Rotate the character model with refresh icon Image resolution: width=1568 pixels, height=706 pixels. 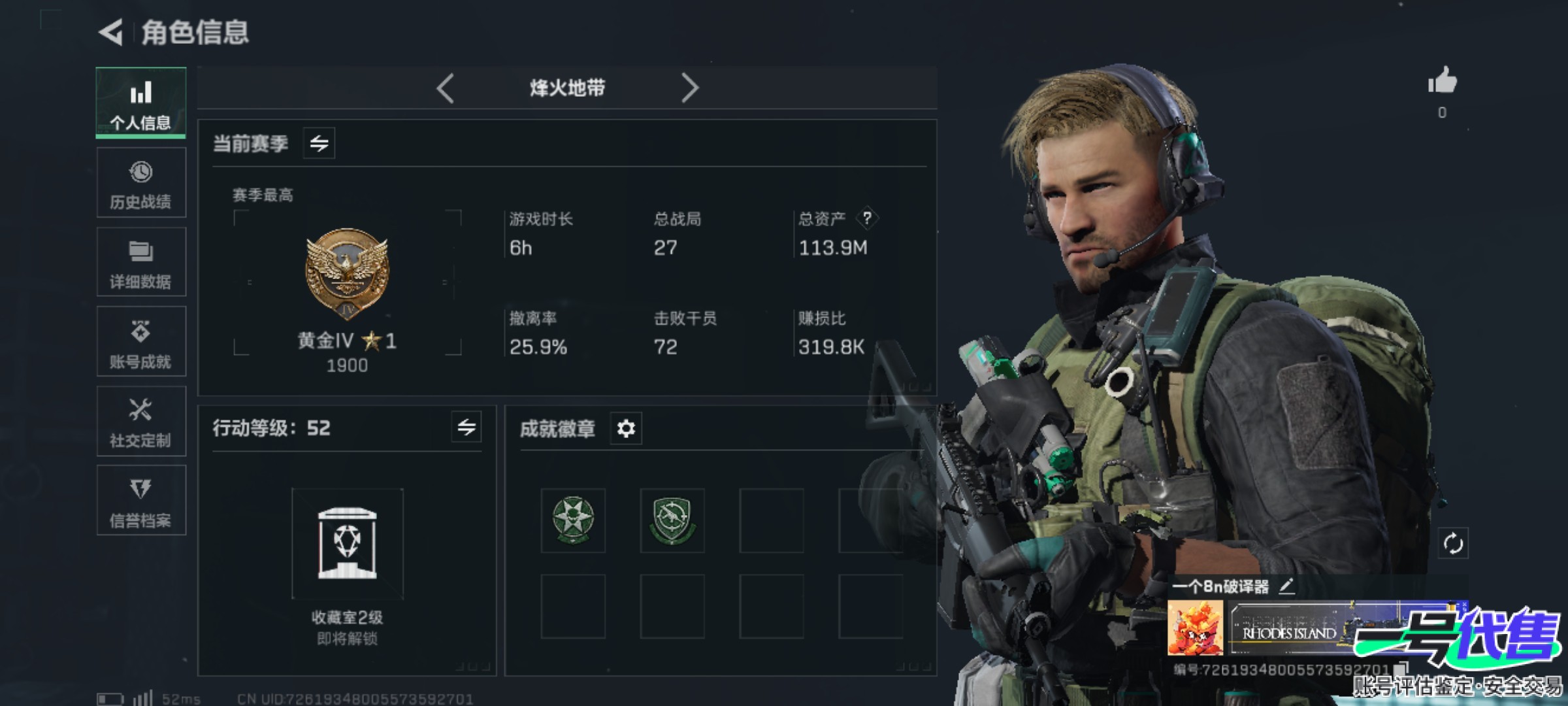coord(1453,543)
